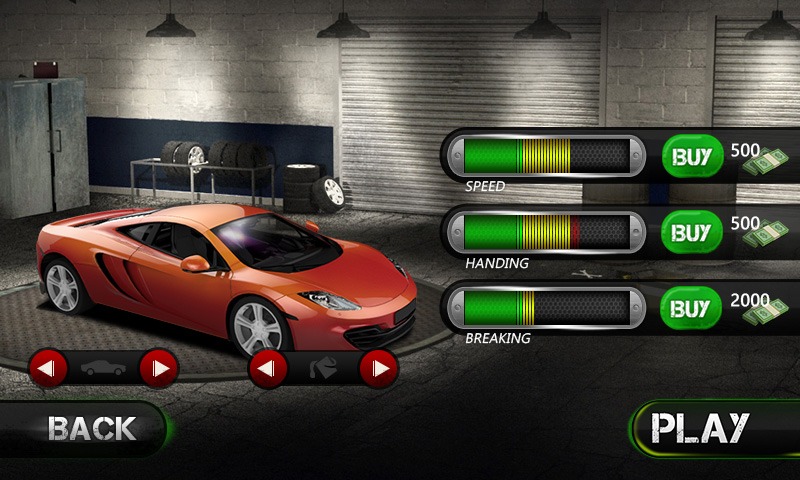Select the next car with right arrow

[x=158, y=368]
